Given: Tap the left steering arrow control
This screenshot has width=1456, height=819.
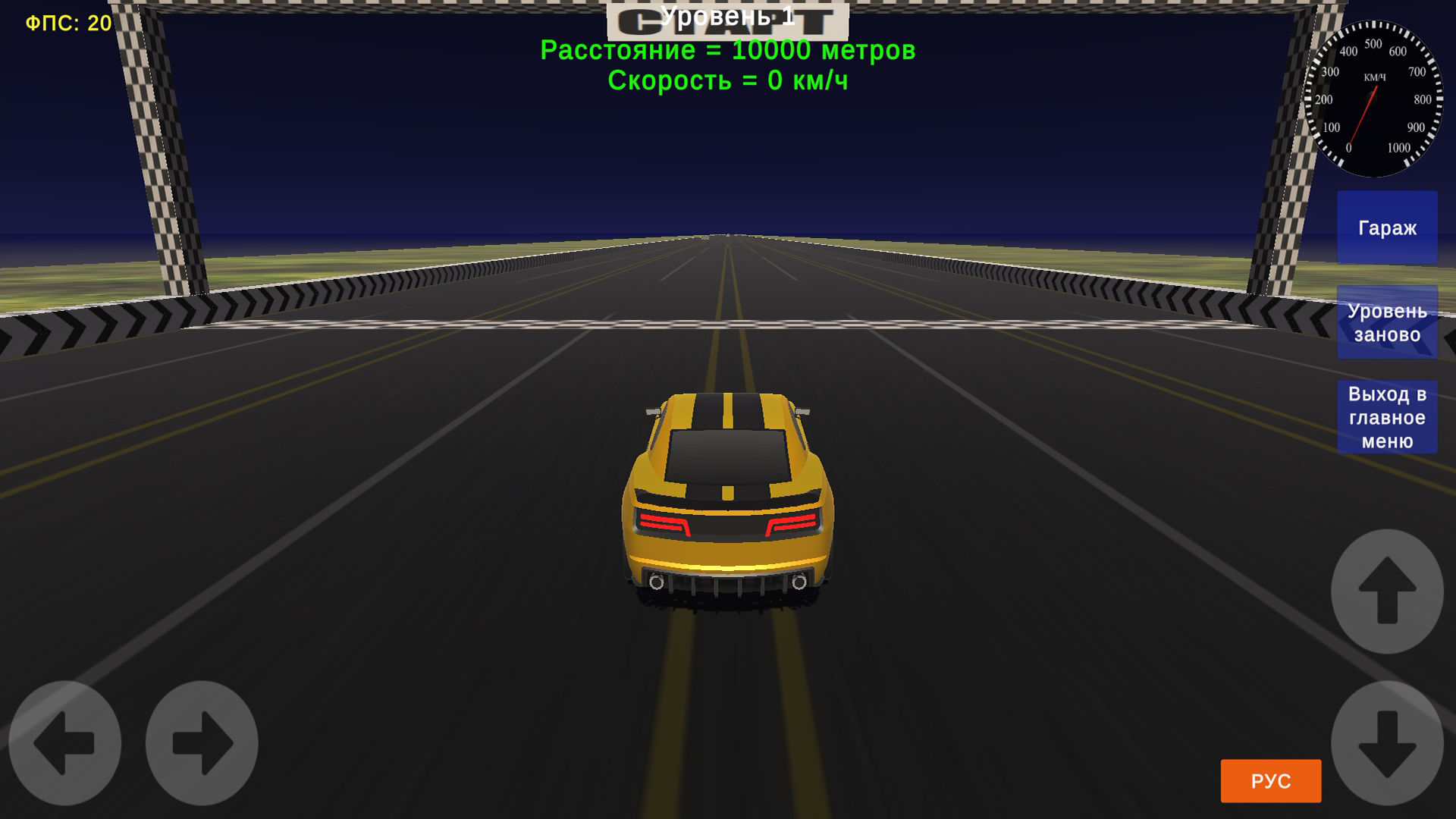Looking at the screenshot, I should pos(64,743).
